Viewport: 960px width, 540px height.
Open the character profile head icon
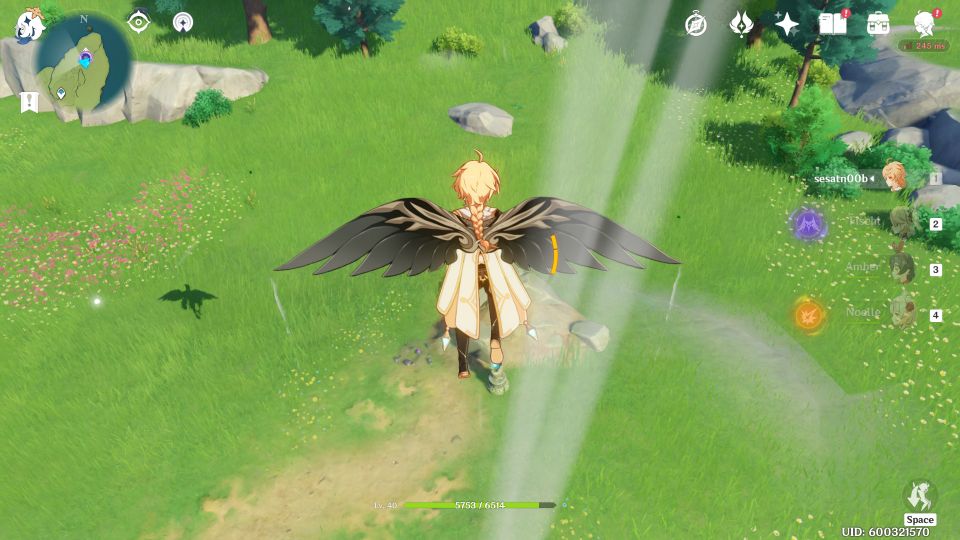pyautogui.click(x=925, y=24)
